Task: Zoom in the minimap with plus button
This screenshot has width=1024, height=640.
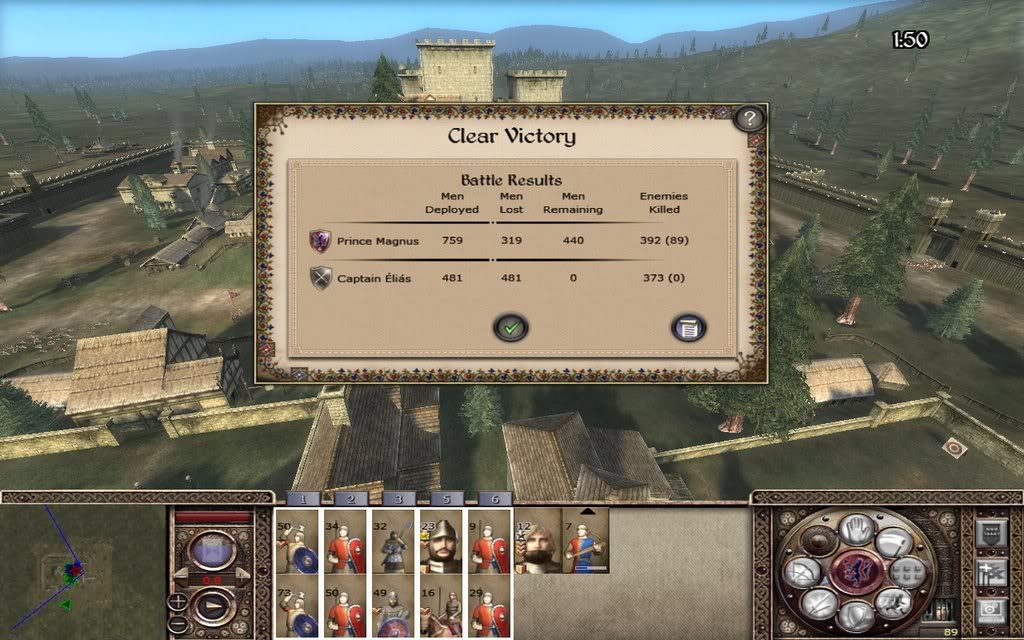Action: 178,602
